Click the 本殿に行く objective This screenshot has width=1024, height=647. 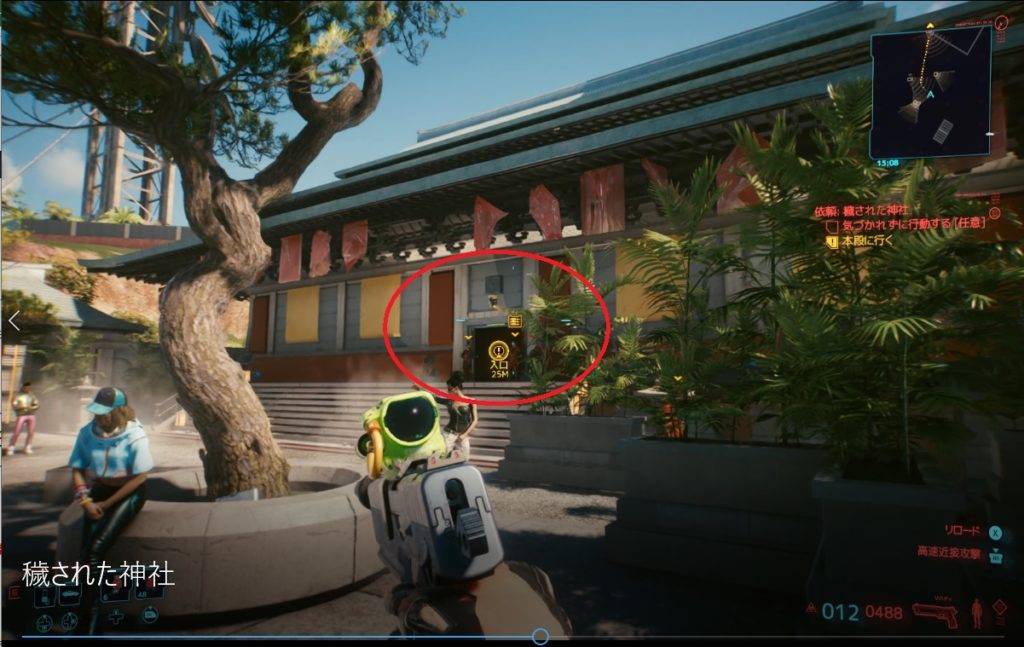(871, 239)
